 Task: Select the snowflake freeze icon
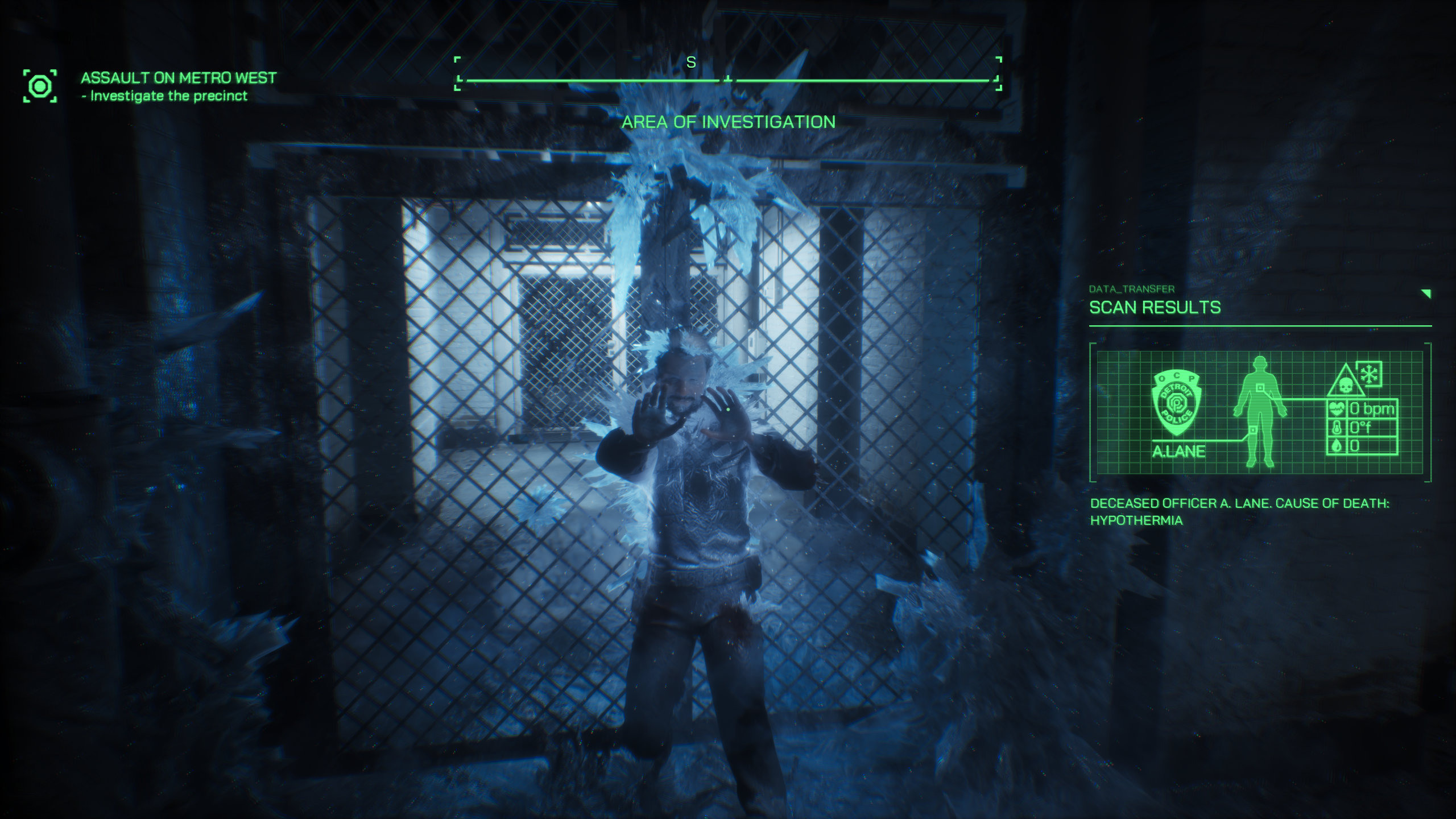1369,374
